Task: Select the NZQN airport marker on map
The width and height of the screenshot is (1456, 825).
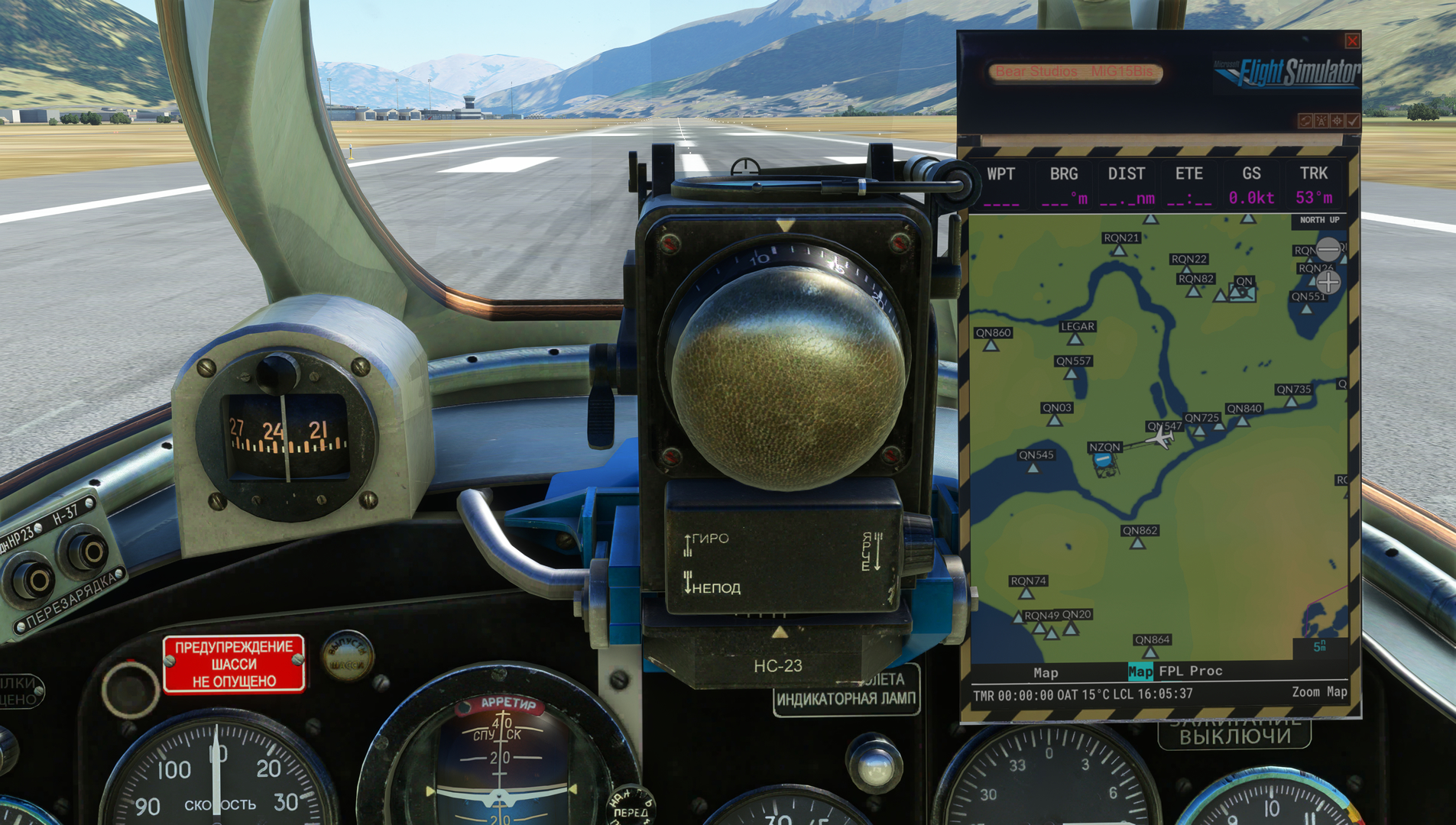Action: coord(1103,460)
